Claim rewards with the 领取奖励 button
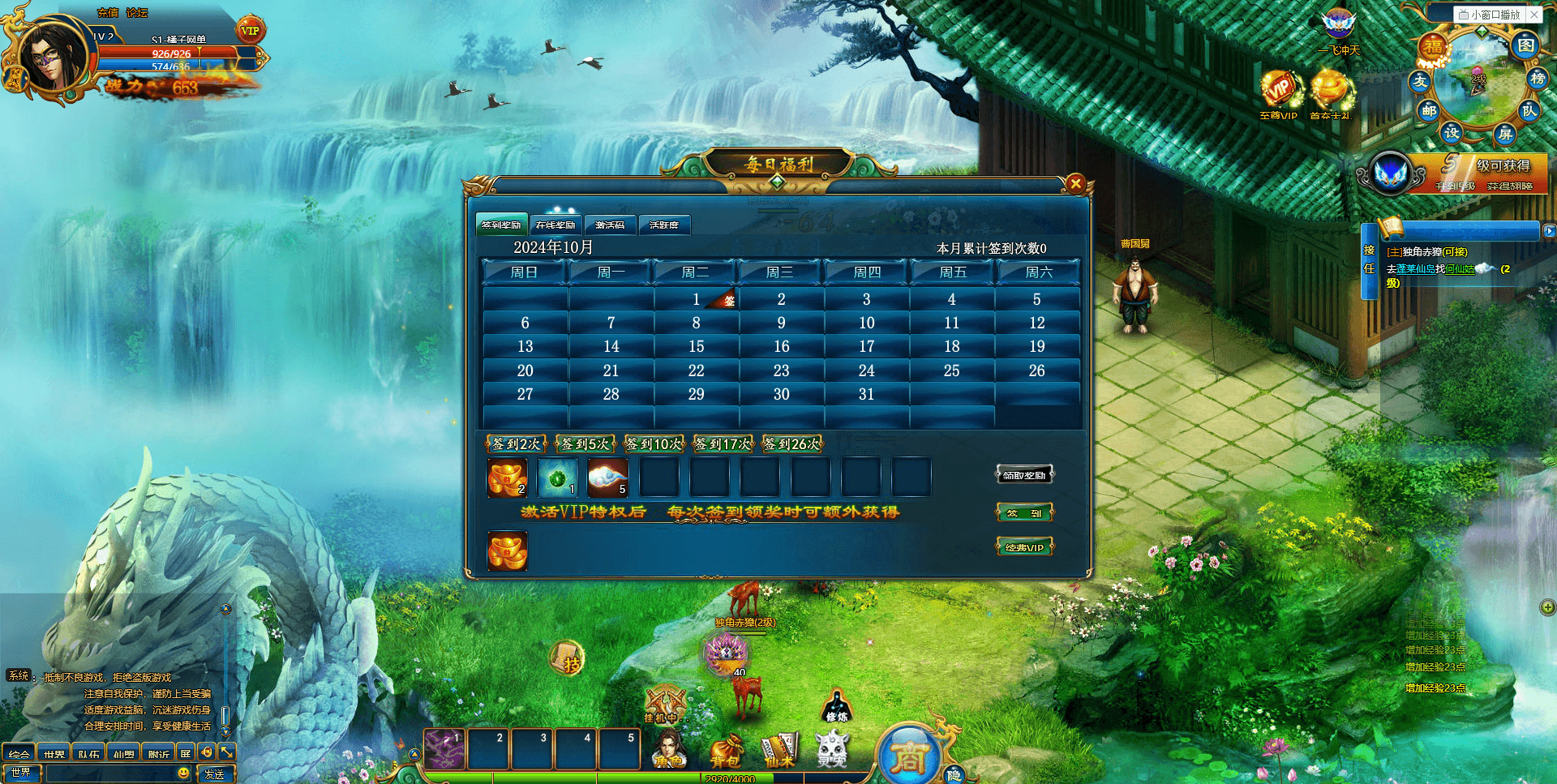Screen dimensions: 1557x784 tap(1024, 475)
